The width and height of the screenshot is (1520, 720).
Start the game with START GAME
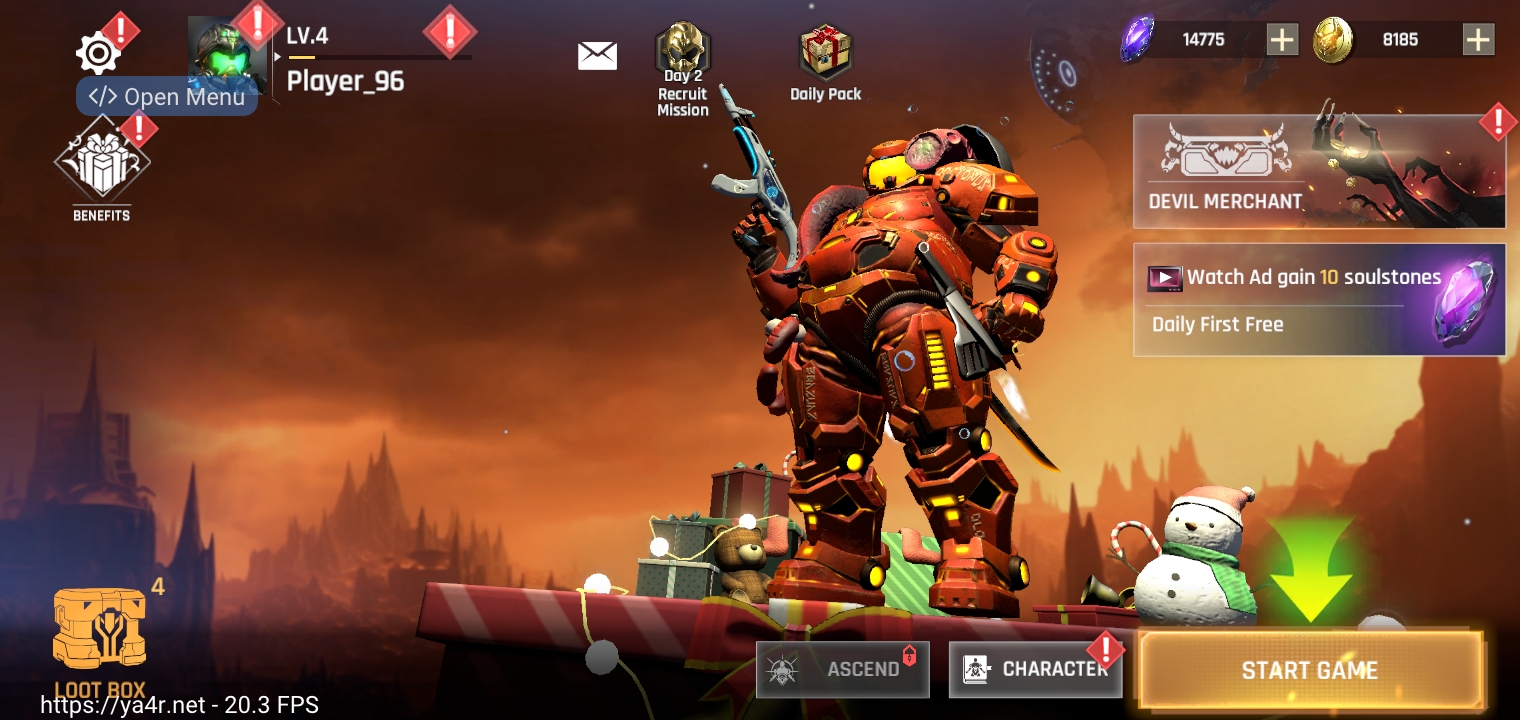point(1309,670)
